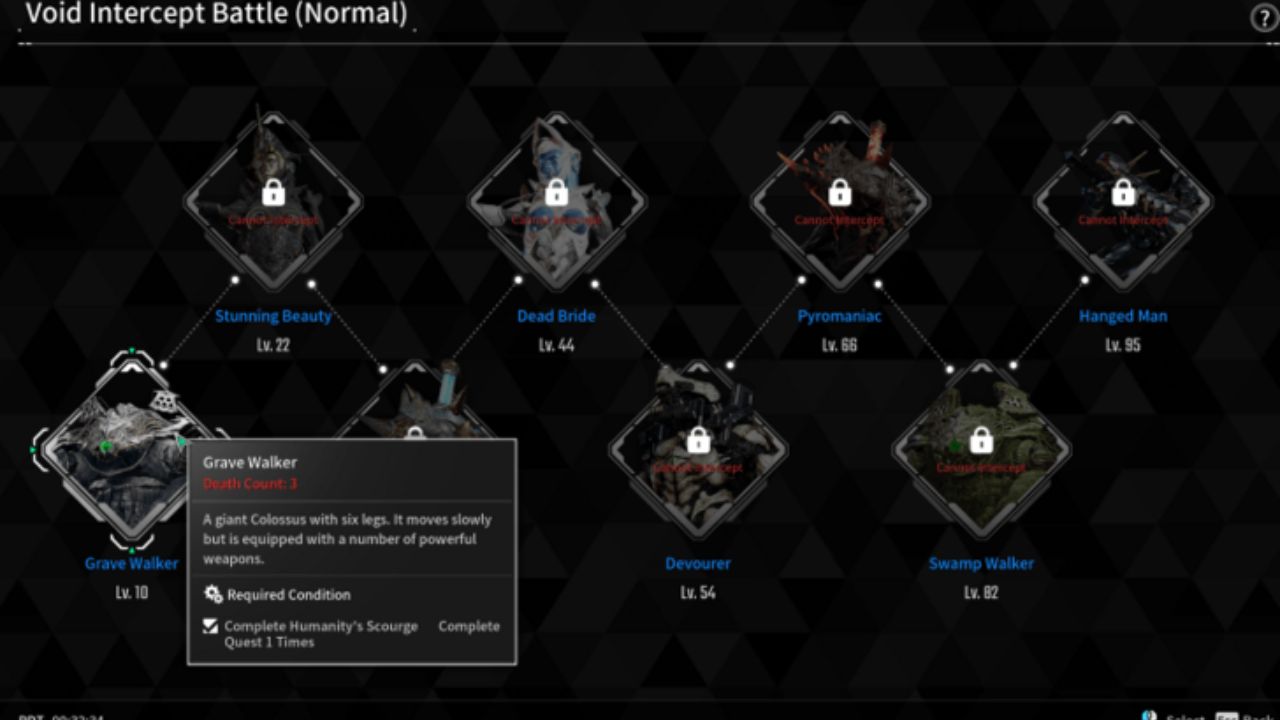This screenshot has height=720, width=1280.
Task: Select the Dead Bride name label
Action: (557, 315)
